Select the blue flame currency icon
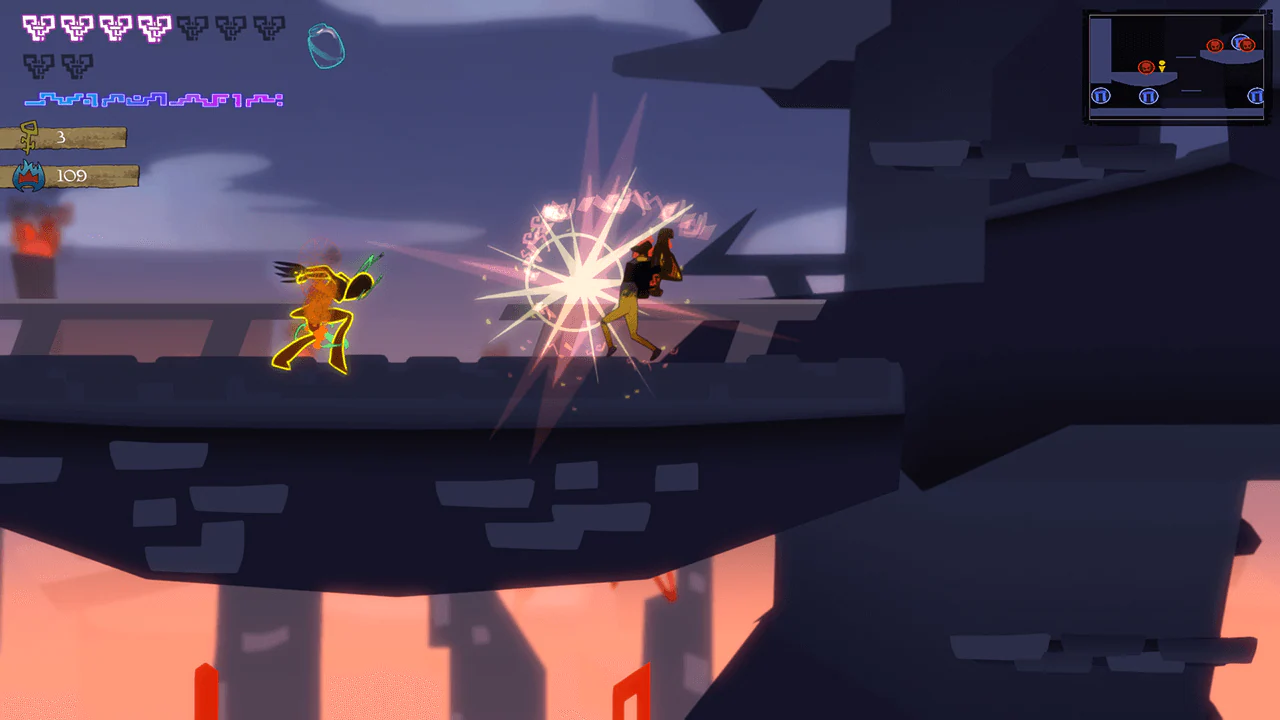The image size is (1280, 720). (x=28, y=175)
